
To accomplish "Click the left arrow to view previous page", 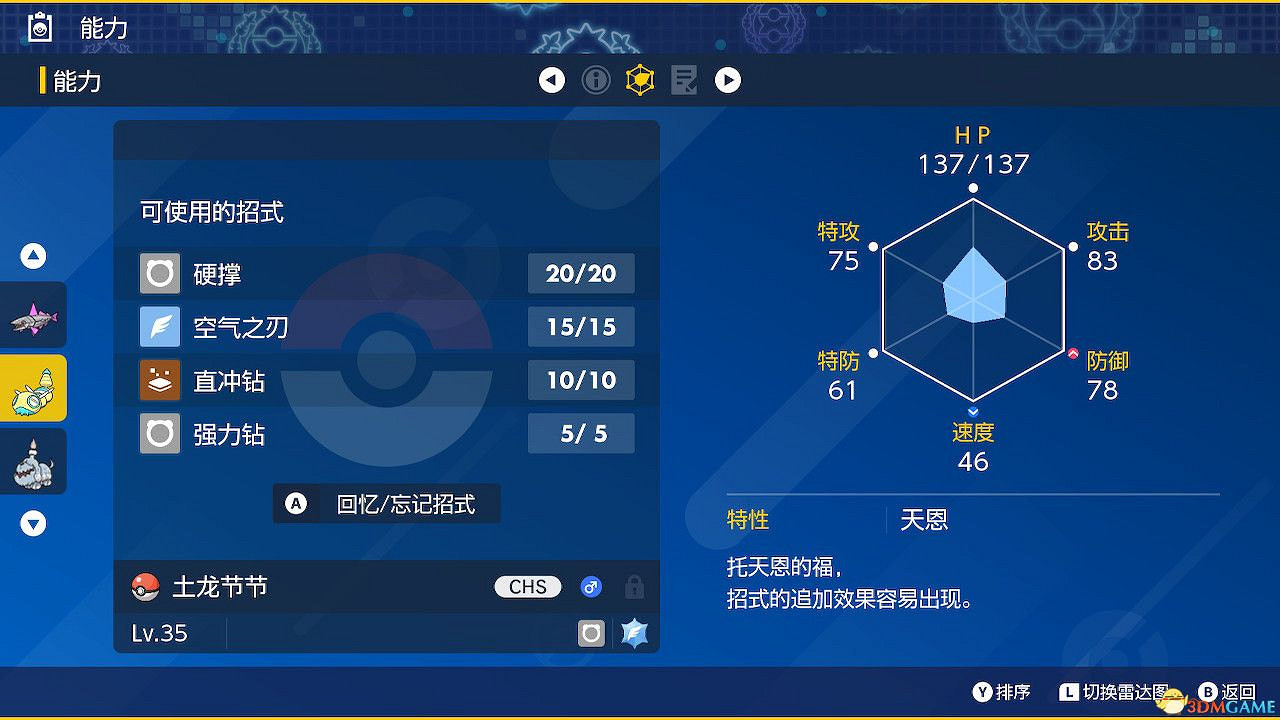I will (x=552, y=80).
